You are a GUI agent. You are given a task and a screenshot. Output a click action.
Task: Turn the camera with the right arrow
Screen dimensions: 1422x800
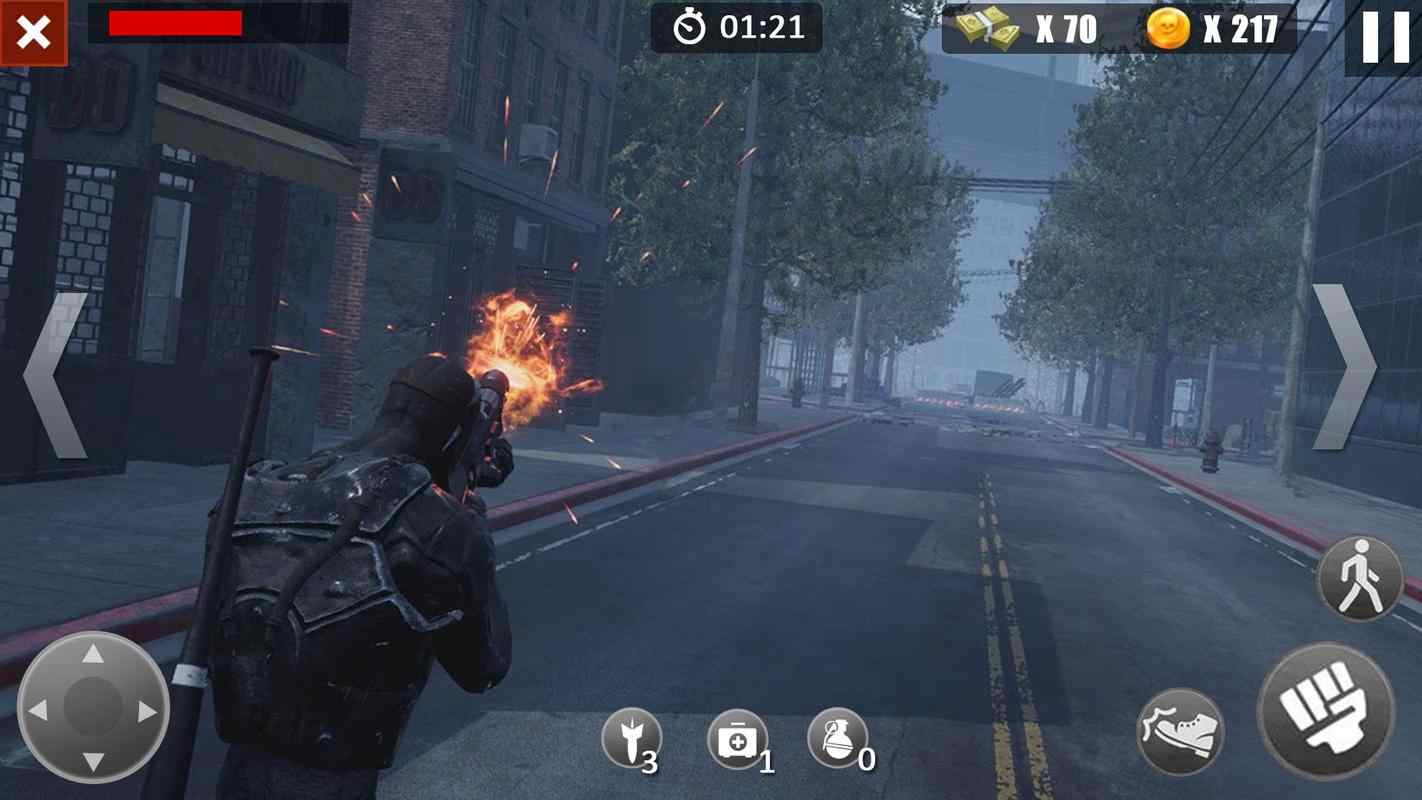click(1343, 367)
